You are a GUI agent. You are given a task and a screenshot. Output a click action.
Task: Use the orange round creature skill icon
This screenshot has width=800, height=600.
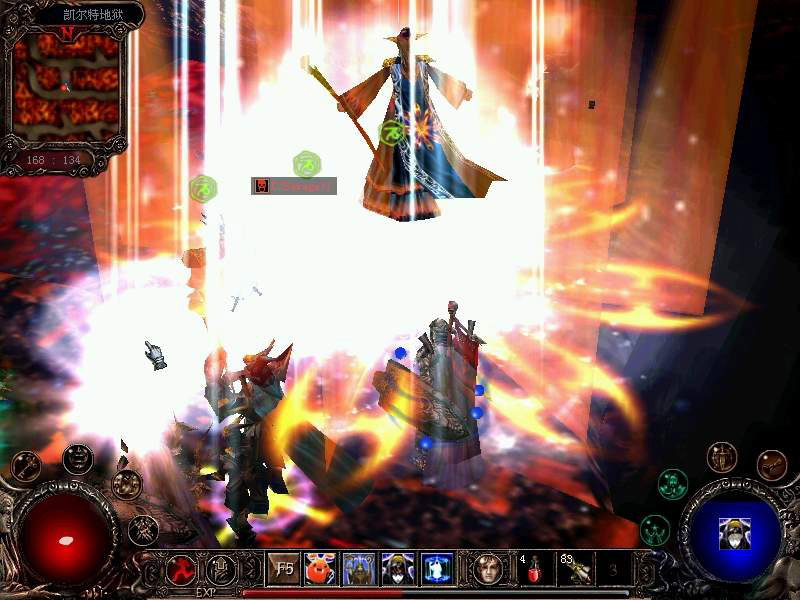tap(320, 569)
